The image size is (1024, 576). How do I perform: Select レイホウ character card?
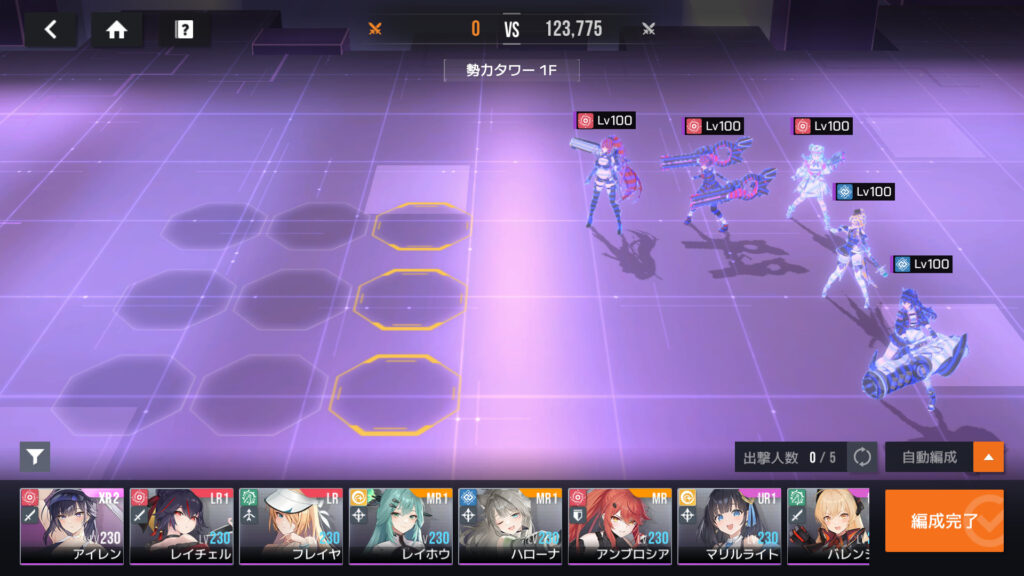[x=400, y=526]
